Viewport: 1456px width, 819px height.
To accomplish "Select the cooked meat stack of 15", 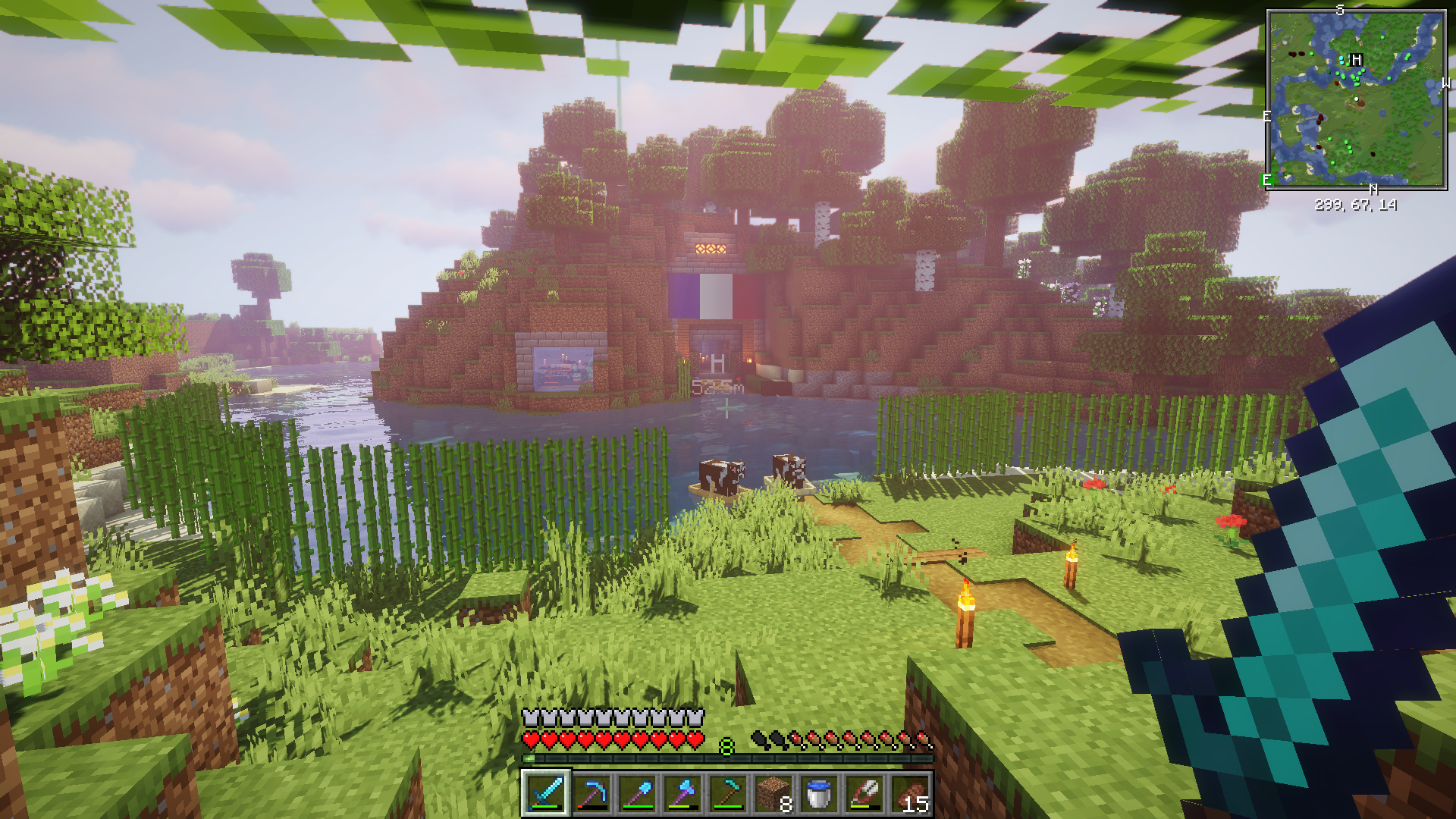I will [x=909, y=793].
